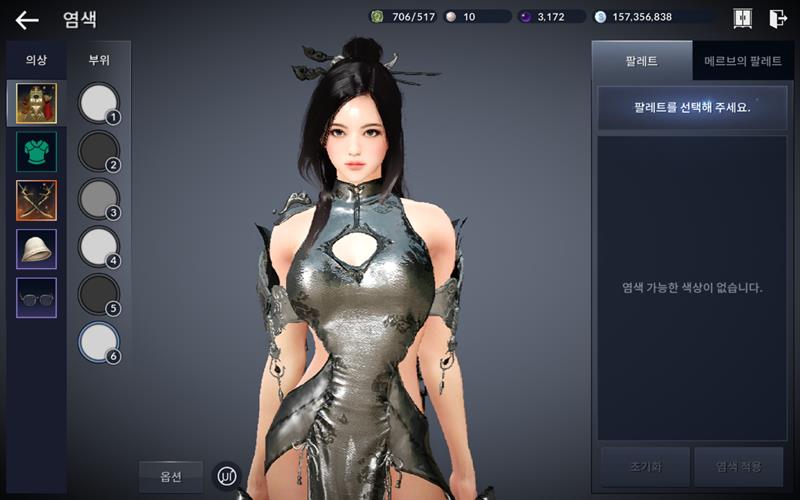Apply dye with 염색 적용 button
The width and height of the screenshot is (800, 500).
click(739, 466)
